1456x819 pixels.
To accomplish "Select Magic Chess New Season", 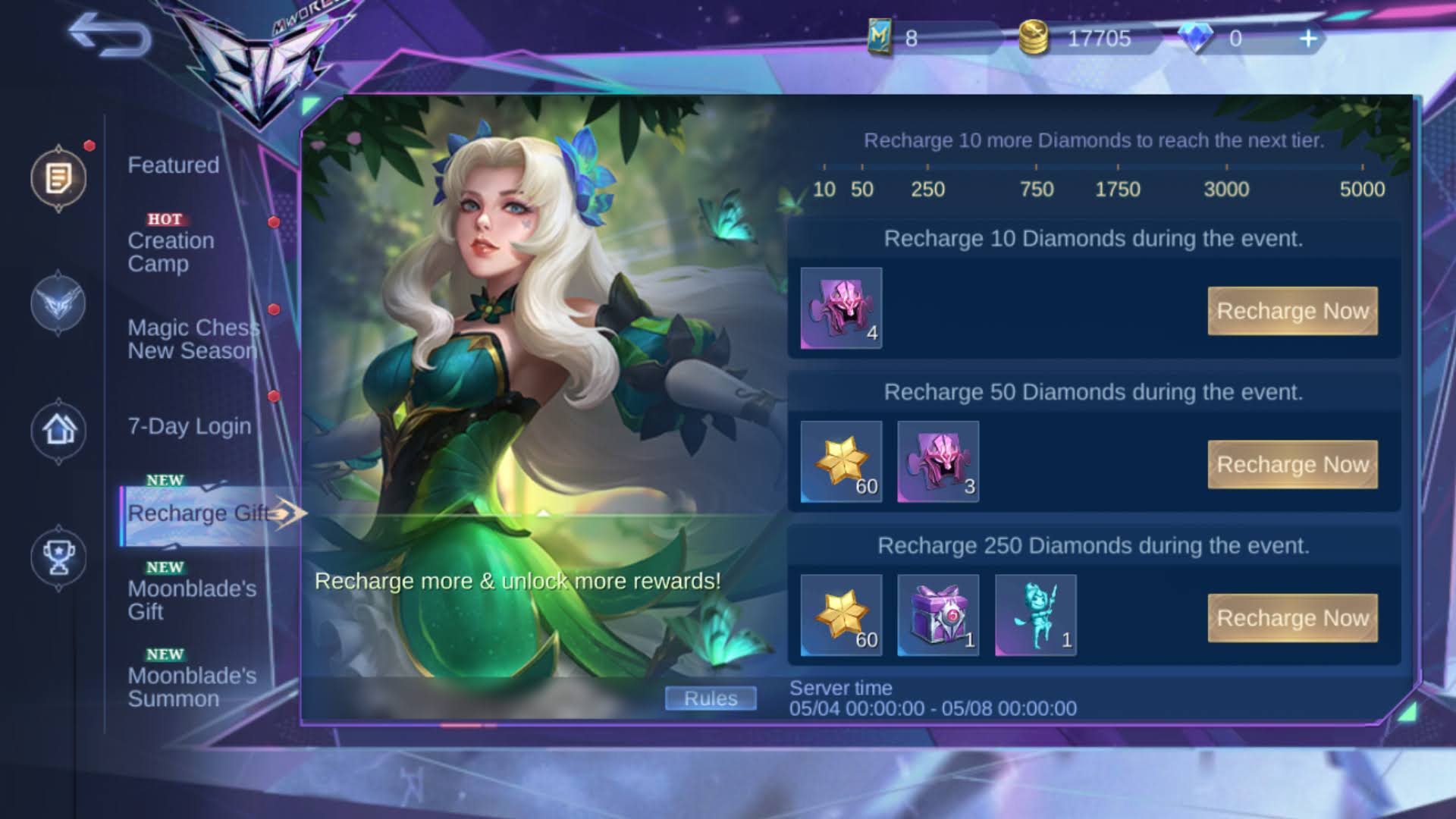I will click(x=193, y=339).
